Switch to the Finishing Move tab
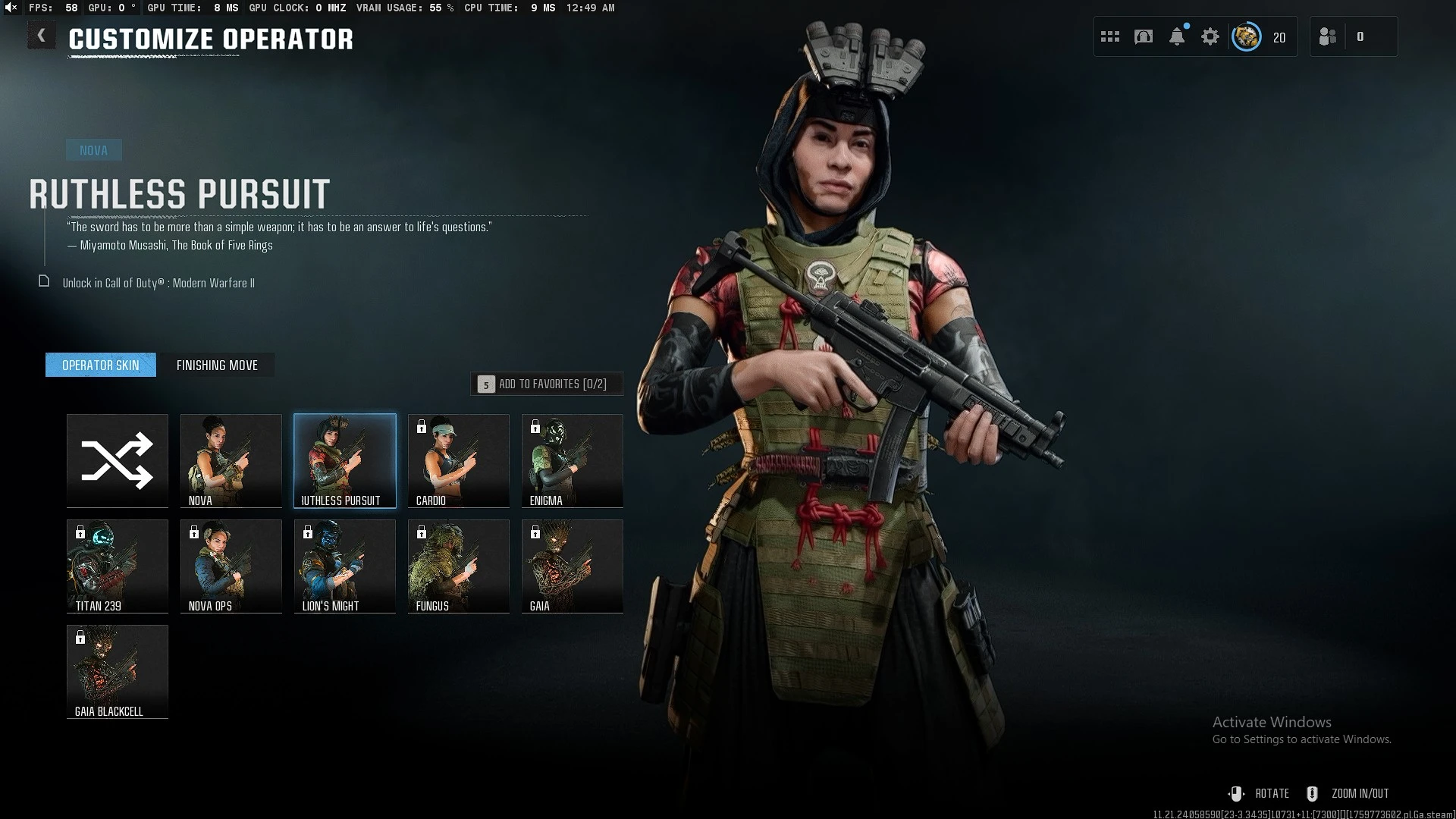The height and width of the screenshot is (819, 1456). (217, 366)
